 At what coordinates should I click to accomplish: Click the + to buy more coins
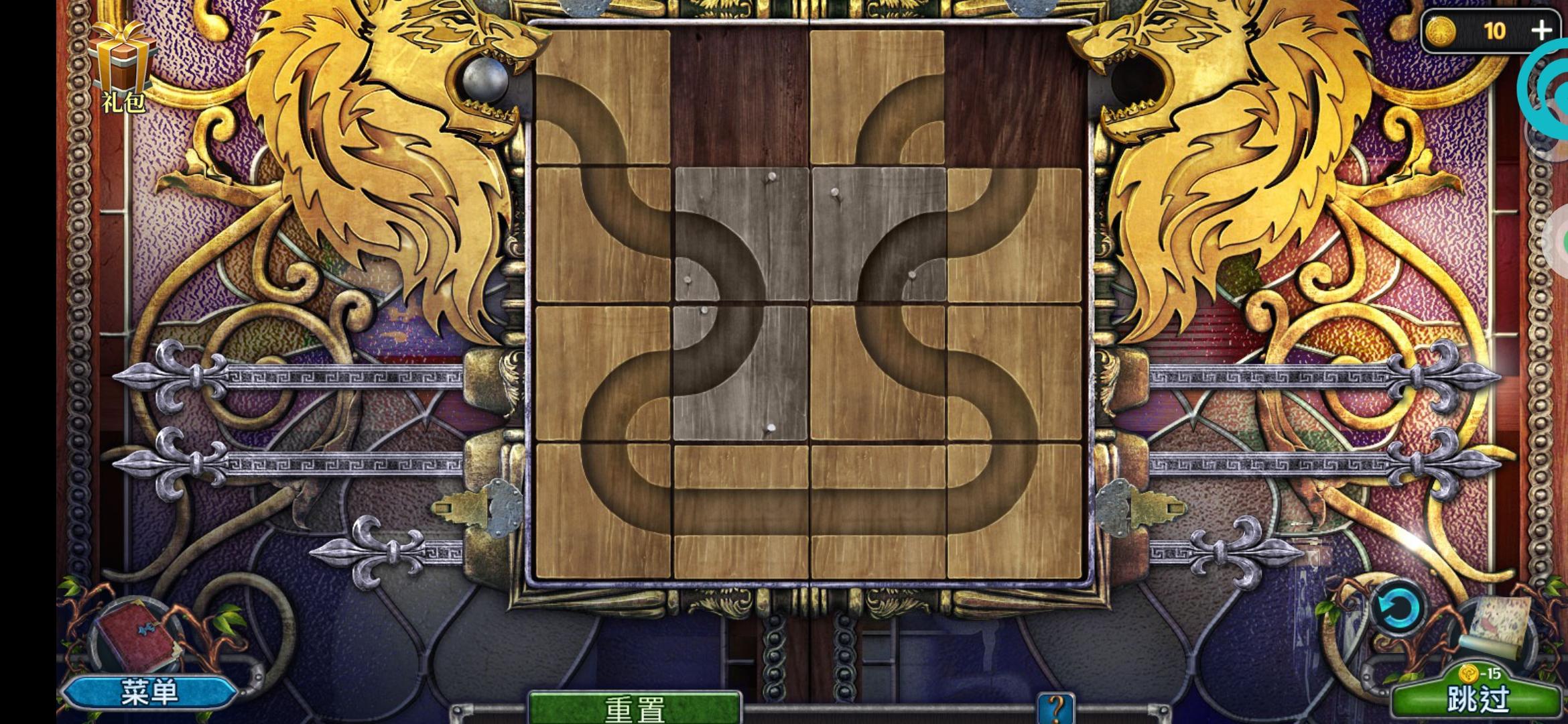click(x=1541, y=30)
